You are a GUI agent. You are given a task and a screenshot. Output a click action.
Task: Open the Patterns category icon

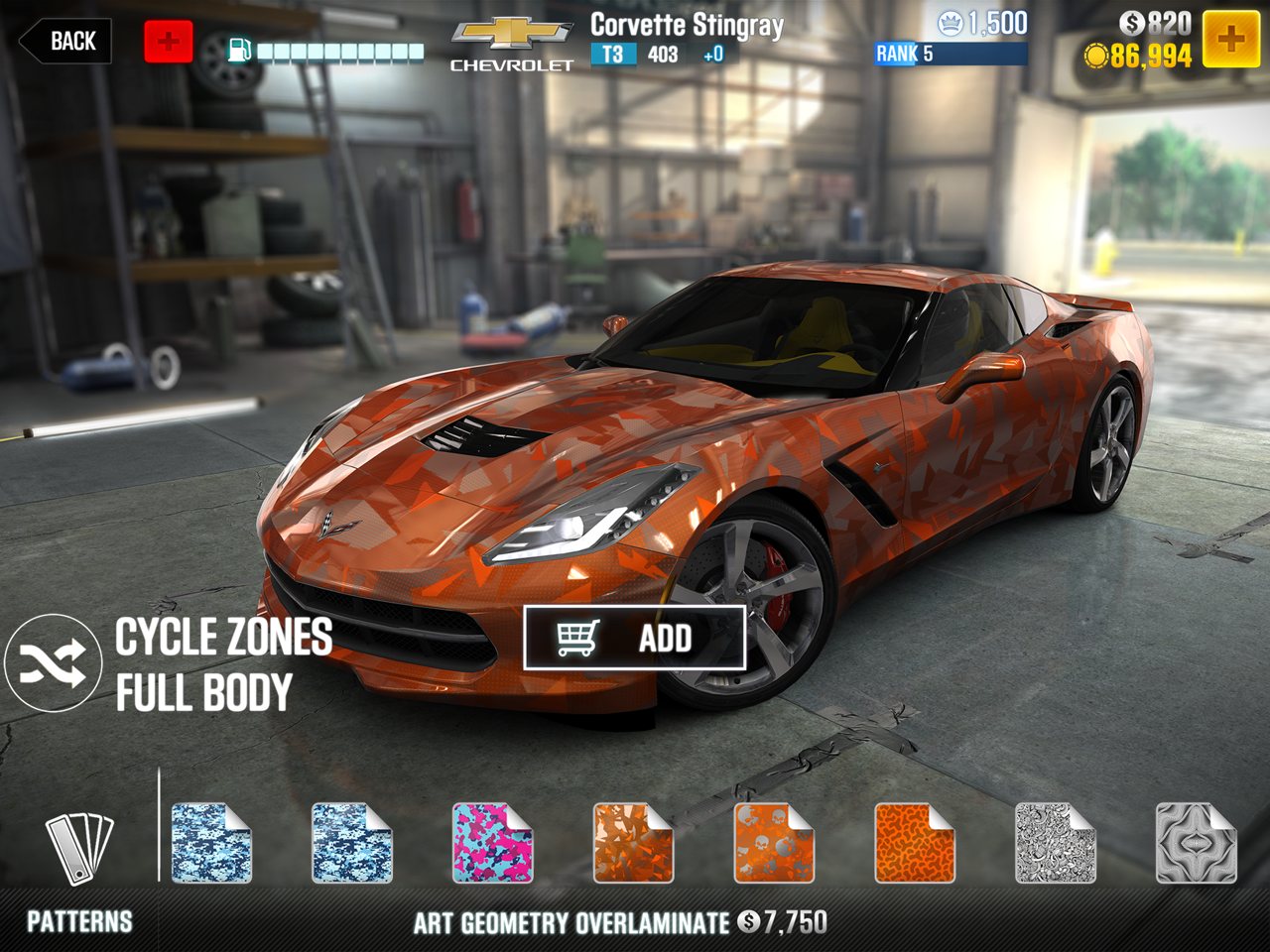pos(79,848)
